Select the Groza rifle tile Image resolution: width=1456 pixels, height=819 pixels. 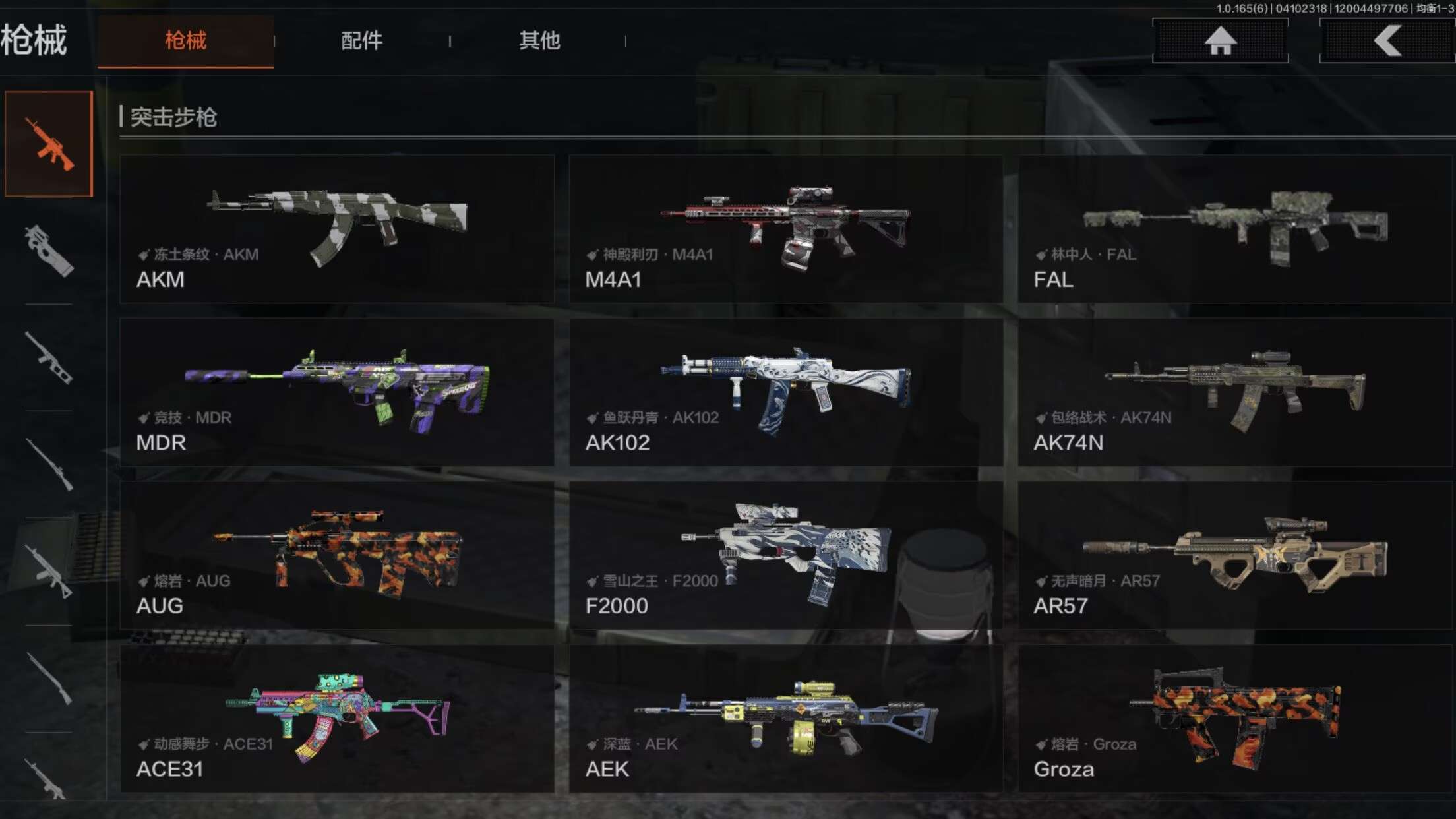click(1234, 718)
